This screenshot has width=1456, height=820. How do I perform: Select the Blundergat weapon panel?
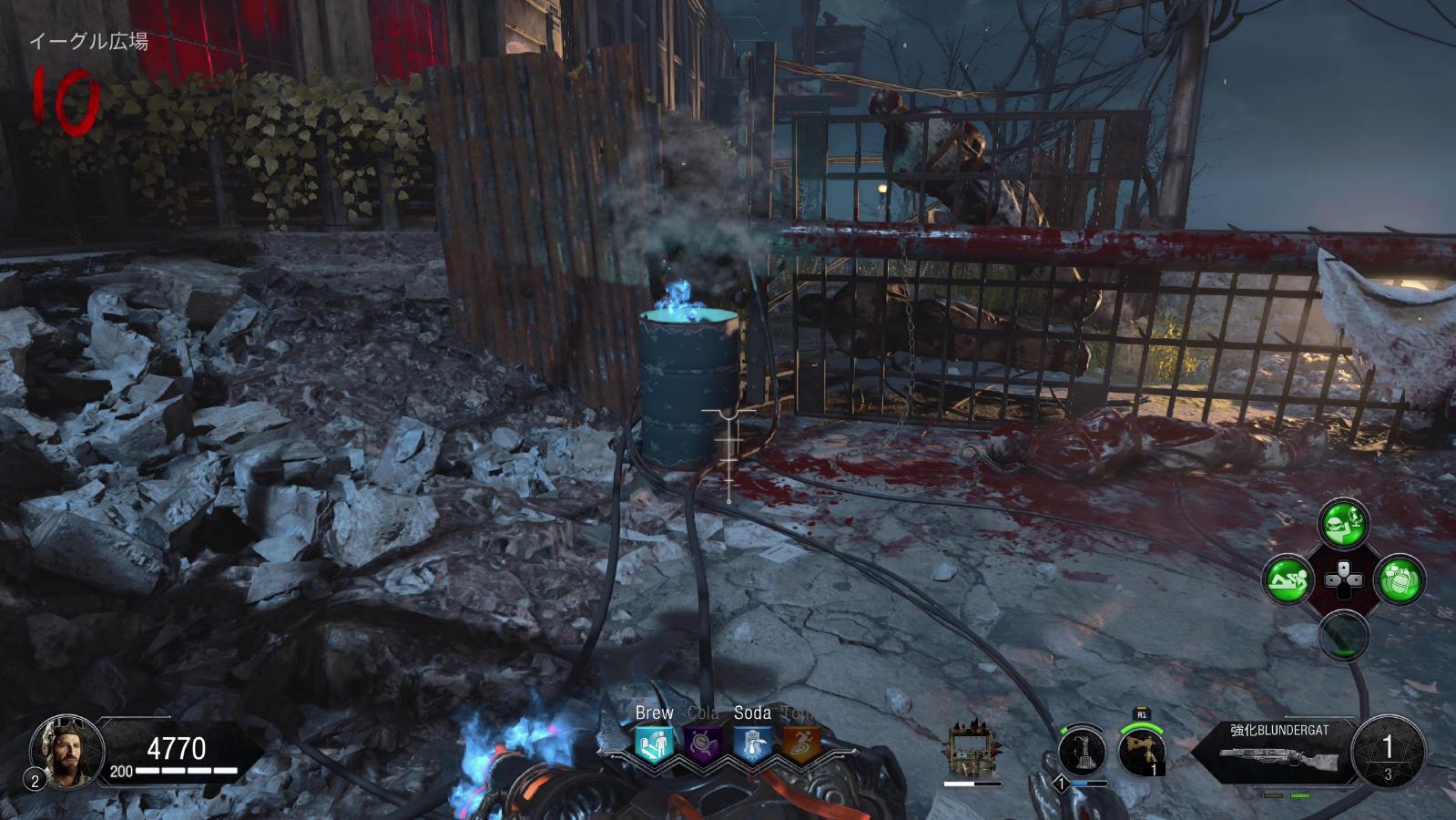click(1279, 750)
